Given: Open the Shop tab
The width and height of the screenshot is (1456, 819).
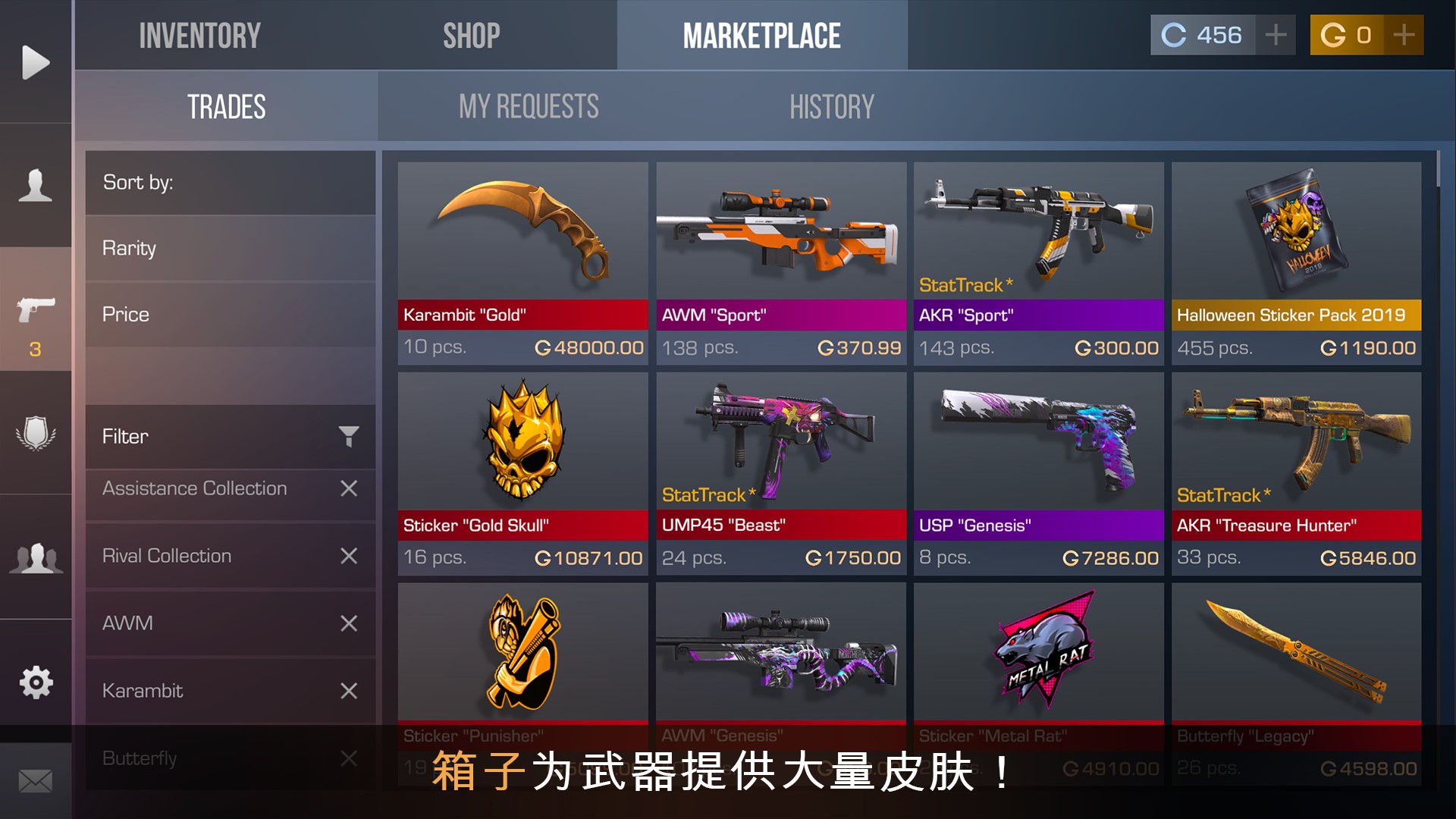Looking at the screenshot, I should coord(471,36).
